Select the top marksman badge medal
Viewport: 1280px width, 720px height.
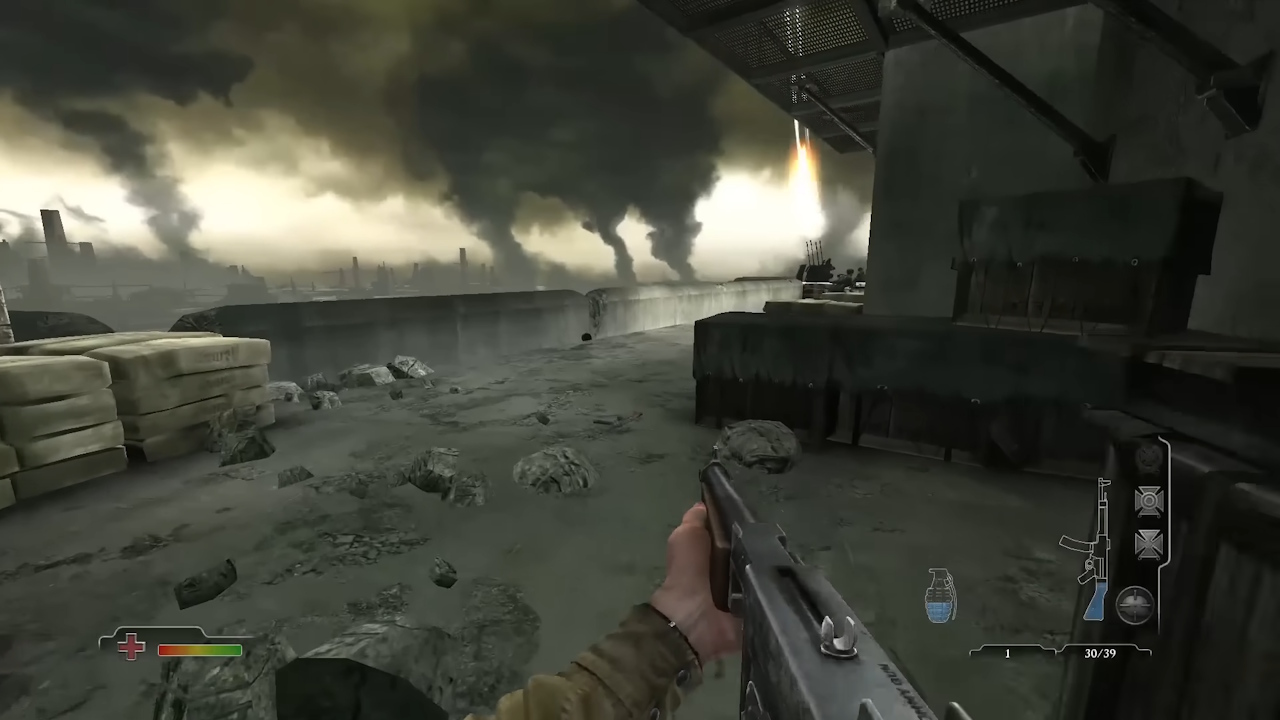click(x=1148, y=502)
